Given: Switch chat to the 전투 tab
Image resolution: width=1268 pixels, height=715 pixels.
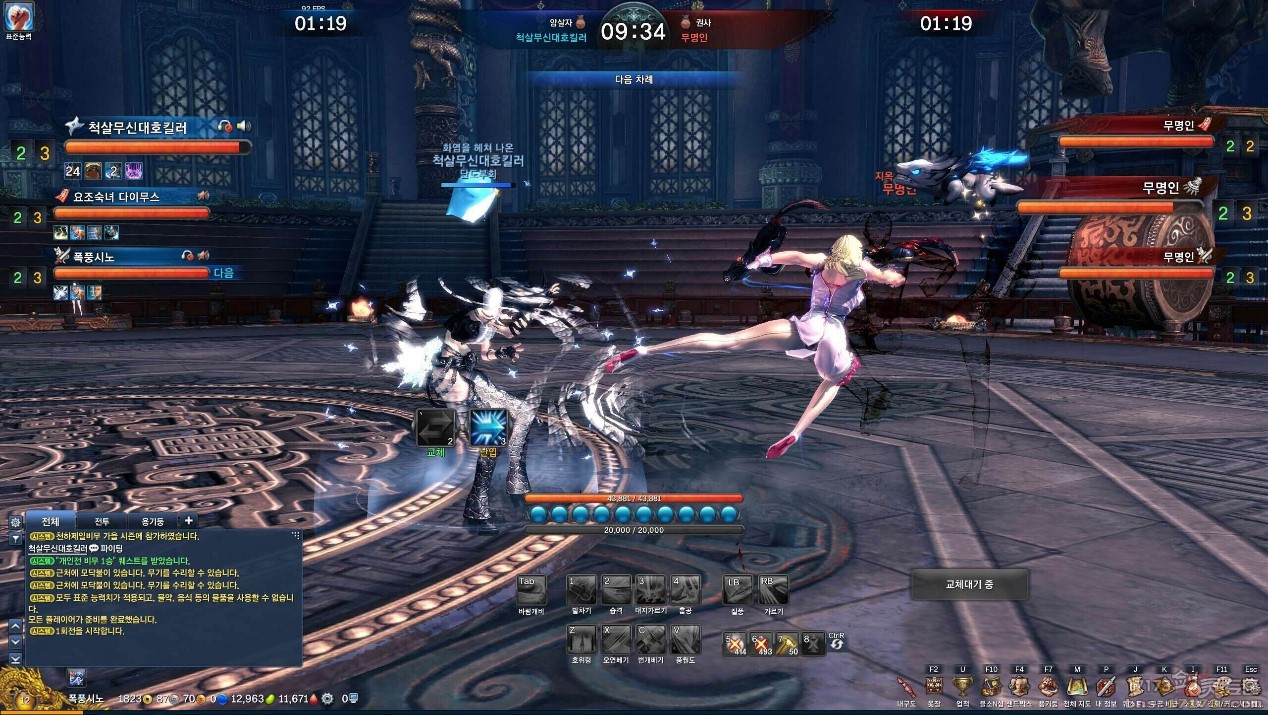Looking at the screenshot, I should point(102,521).
